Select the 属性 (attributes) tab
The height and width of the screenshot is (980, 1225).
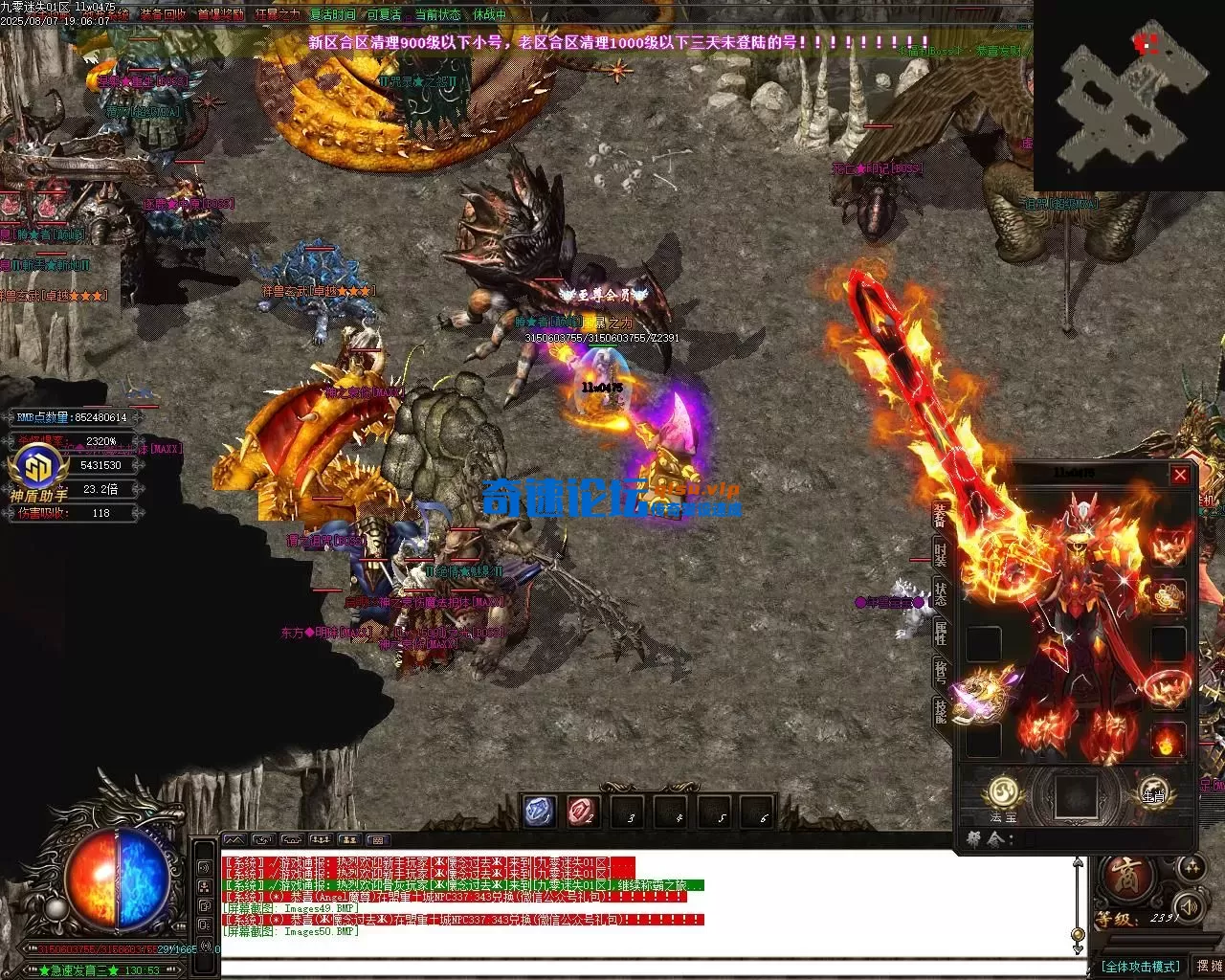tap(940, 632)
